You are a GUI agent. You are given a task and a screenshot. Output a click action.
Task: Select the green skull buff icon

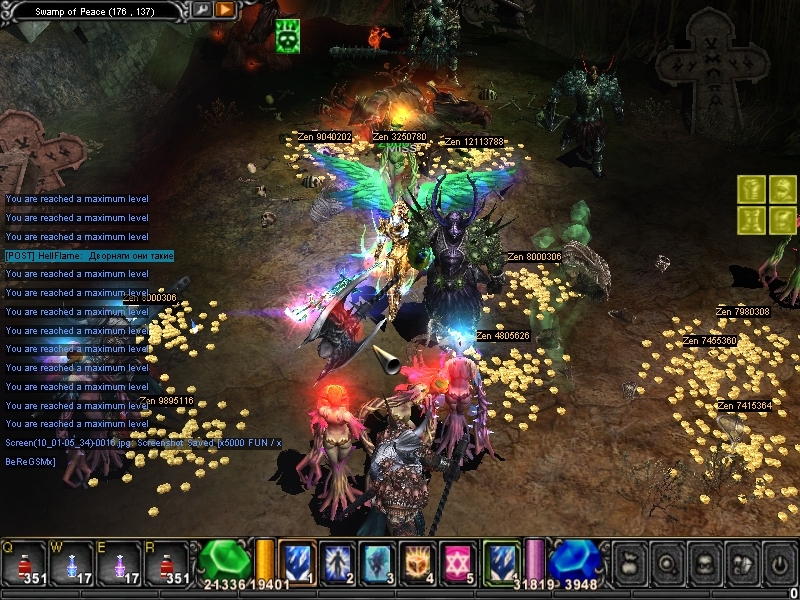[287, 35]
